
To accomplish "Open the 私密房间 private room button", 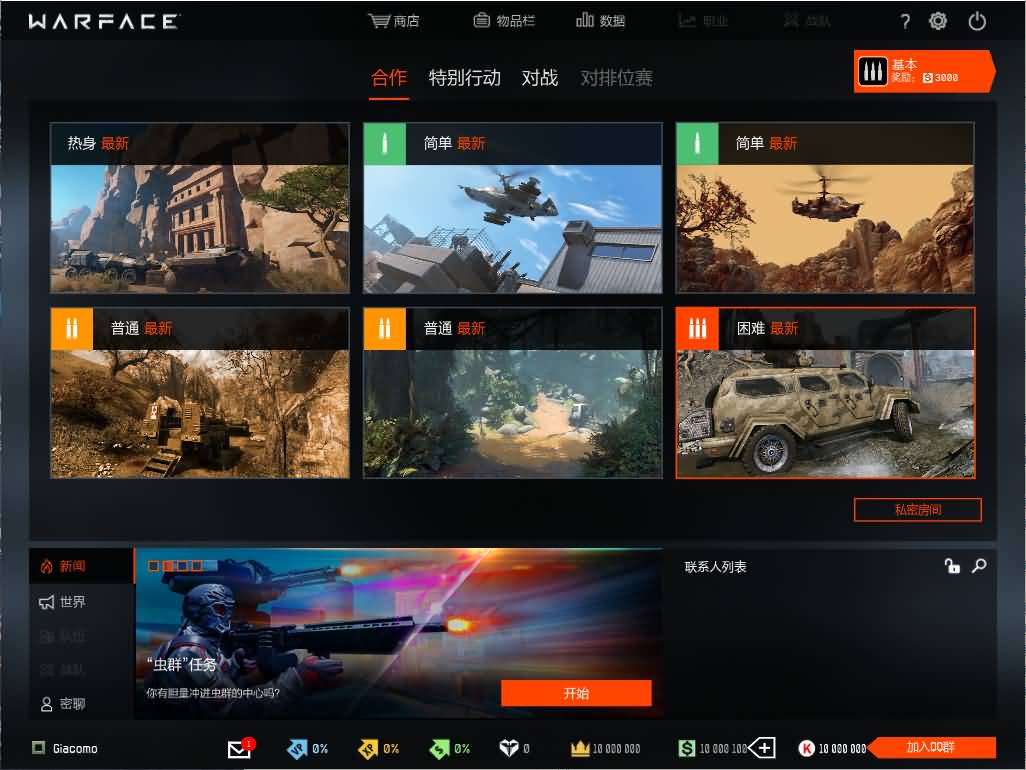I will click(x=917, y=510).
